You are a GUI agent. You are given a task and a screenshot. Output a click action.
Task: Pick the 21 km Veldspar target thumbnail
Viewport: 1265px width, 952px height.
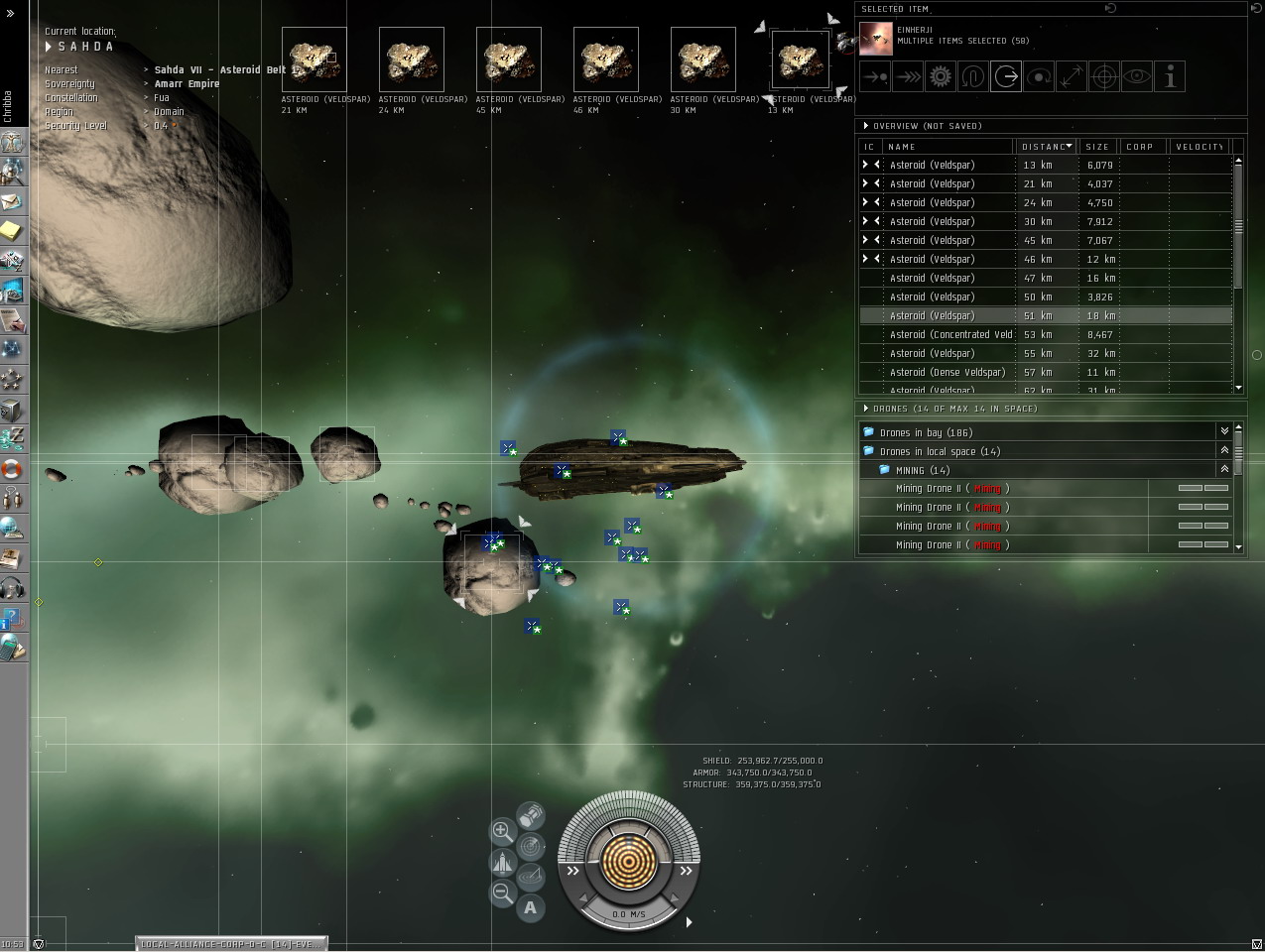click(315, 60)
